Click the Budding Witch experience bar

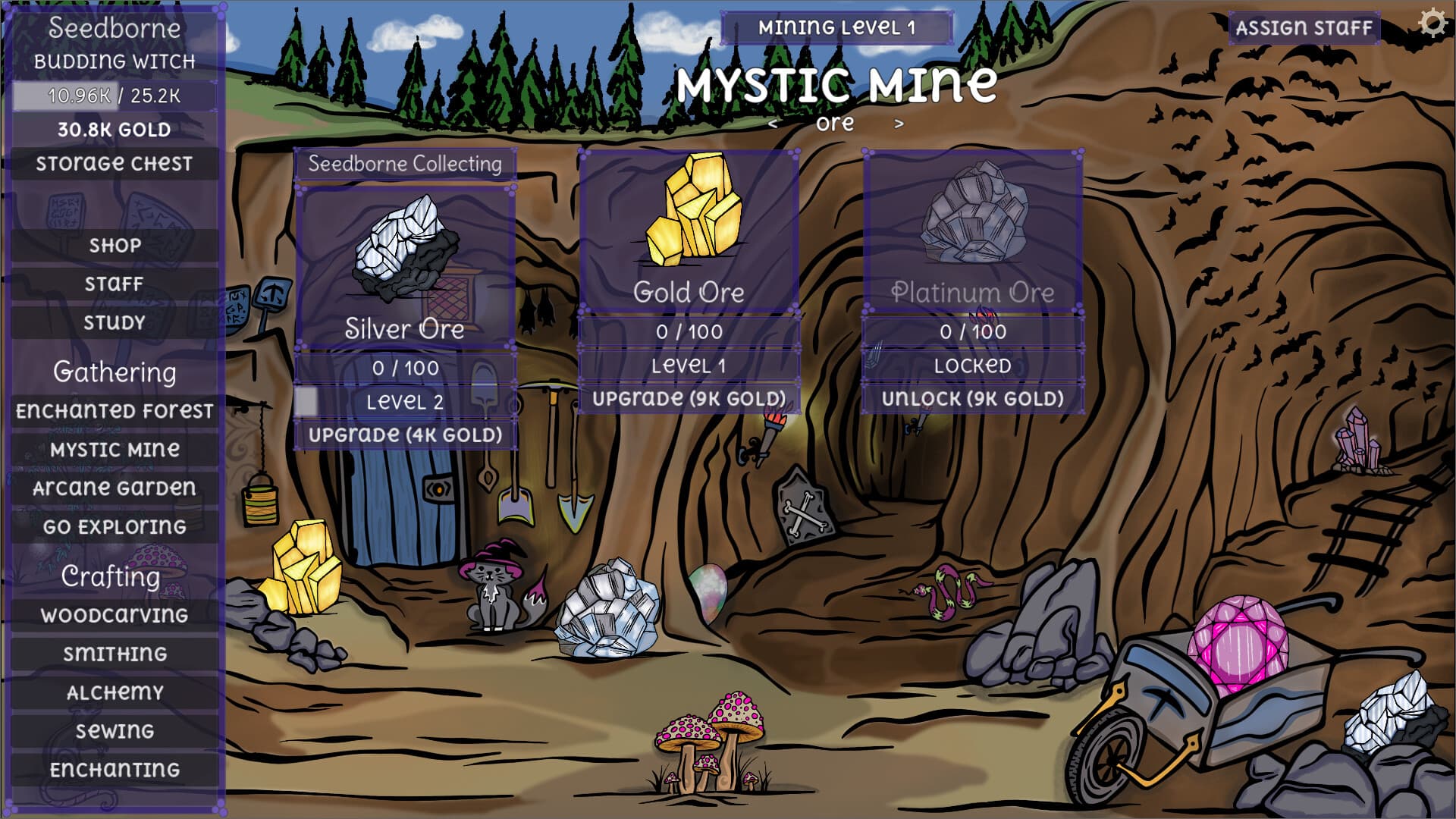[x=114, y=96]
